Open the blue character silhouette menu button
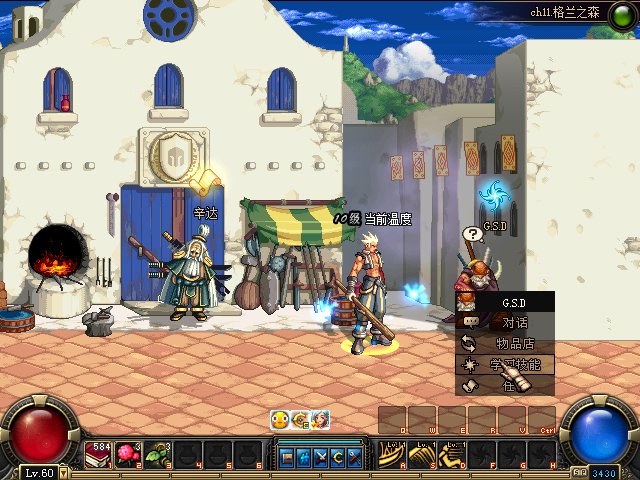The width and height of the screenshot is (640, 480). click(x=304, y=457)
